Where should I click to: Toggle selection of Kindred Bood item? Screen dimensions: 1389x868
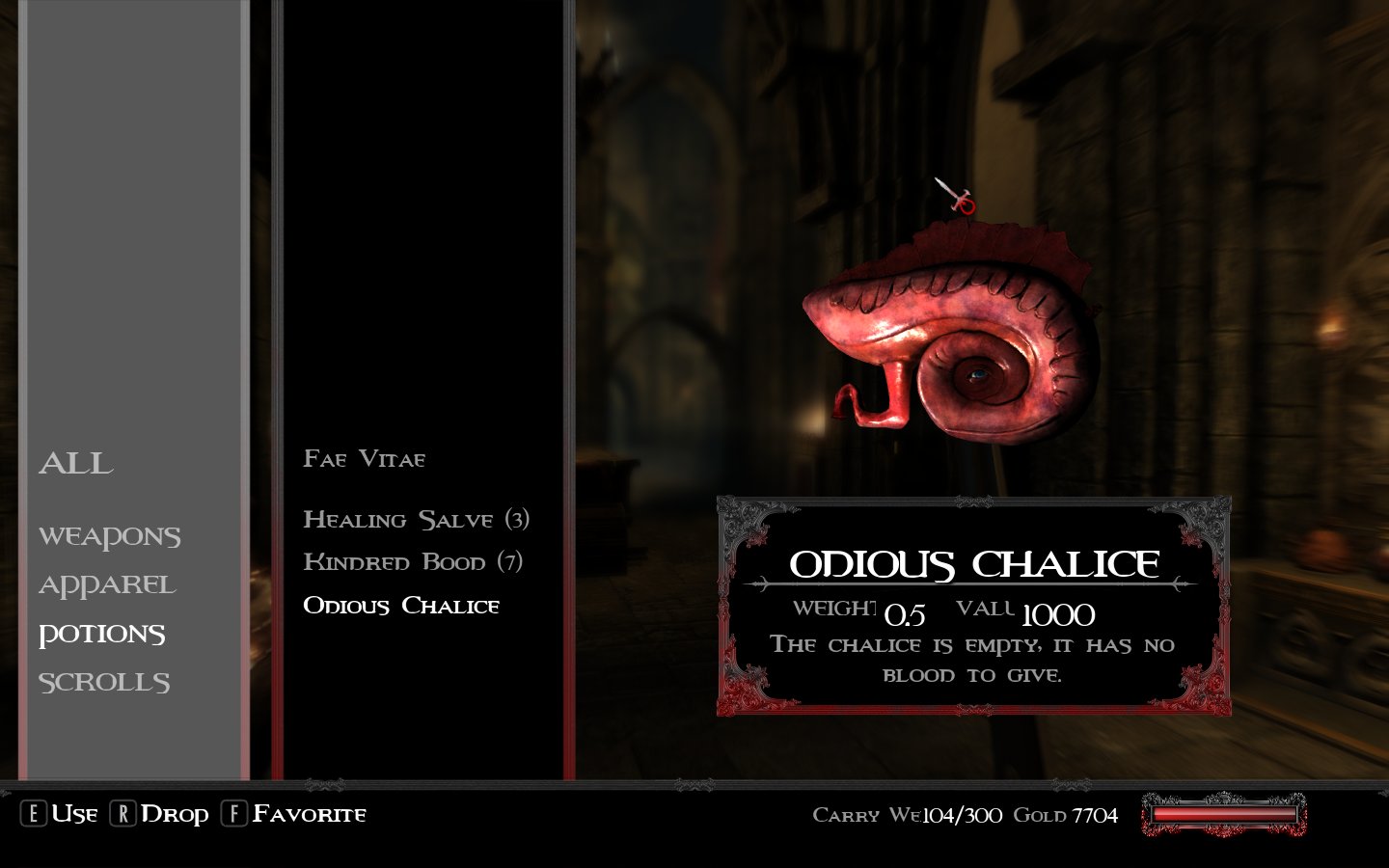coord(415,561)
